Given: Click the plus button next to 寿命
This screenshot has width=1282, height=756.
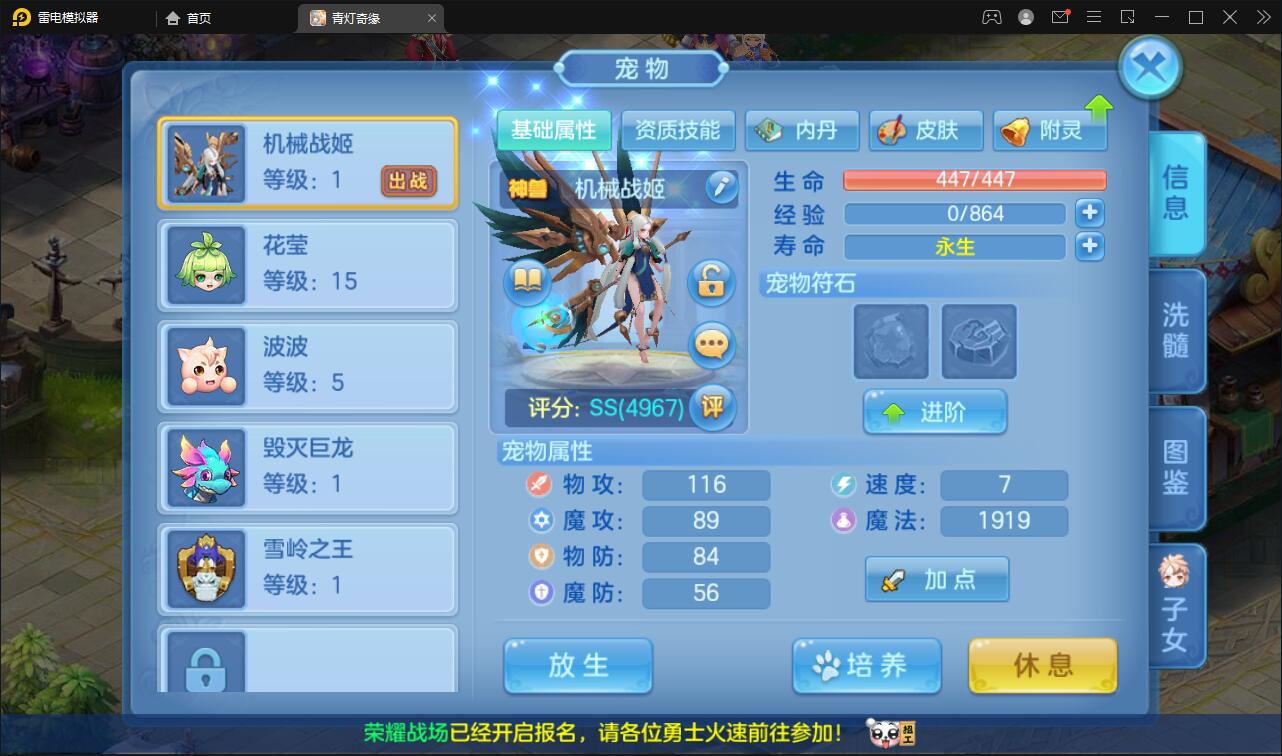Looking at the screenshot, I should (x=1089, y=246).
